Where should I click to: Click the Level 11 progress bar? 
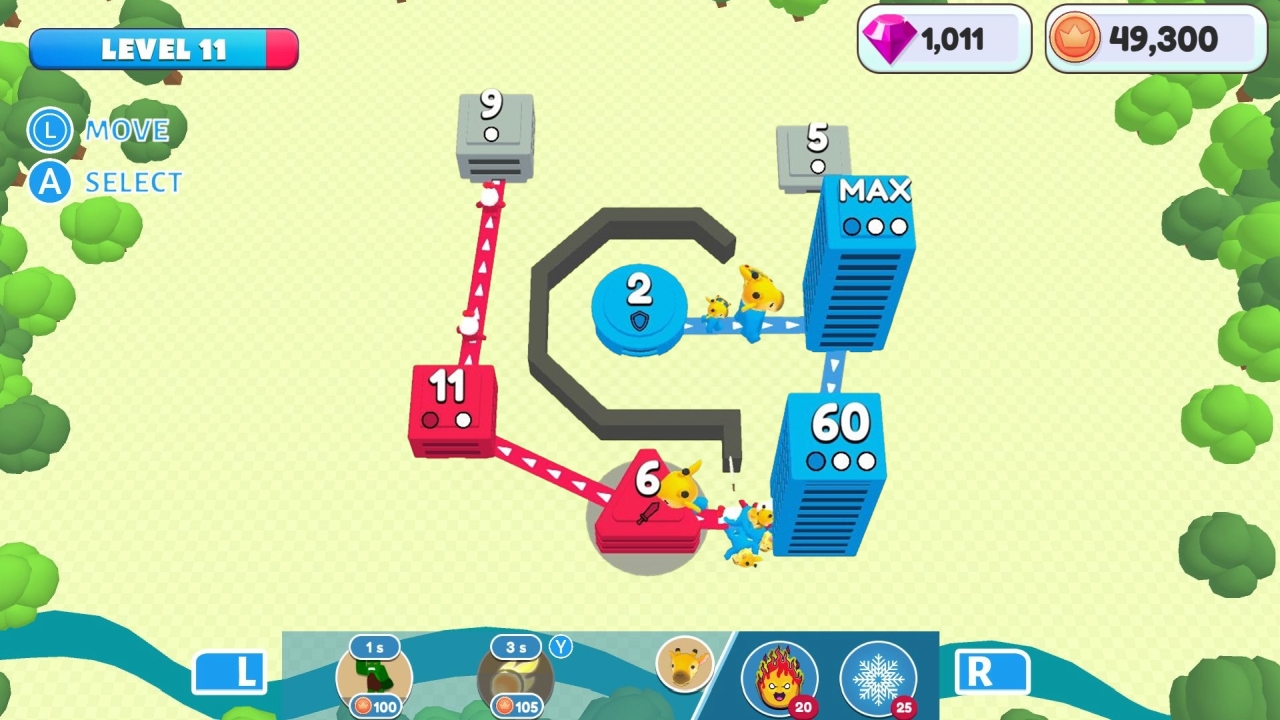pyautogui.click(x=163, y=48)
